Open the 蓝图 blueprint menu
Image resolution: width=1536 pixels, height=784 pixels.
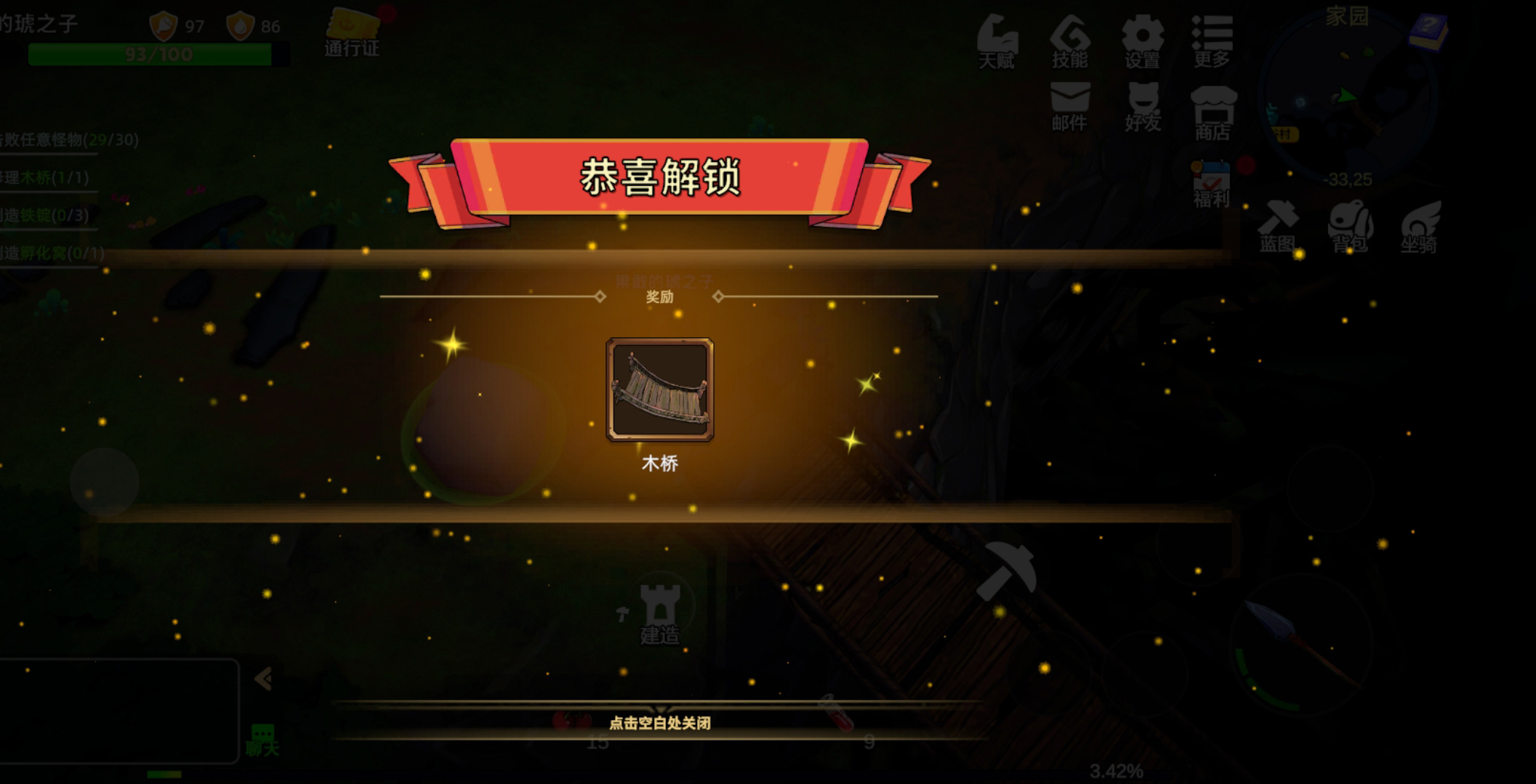coord(1277,227)
